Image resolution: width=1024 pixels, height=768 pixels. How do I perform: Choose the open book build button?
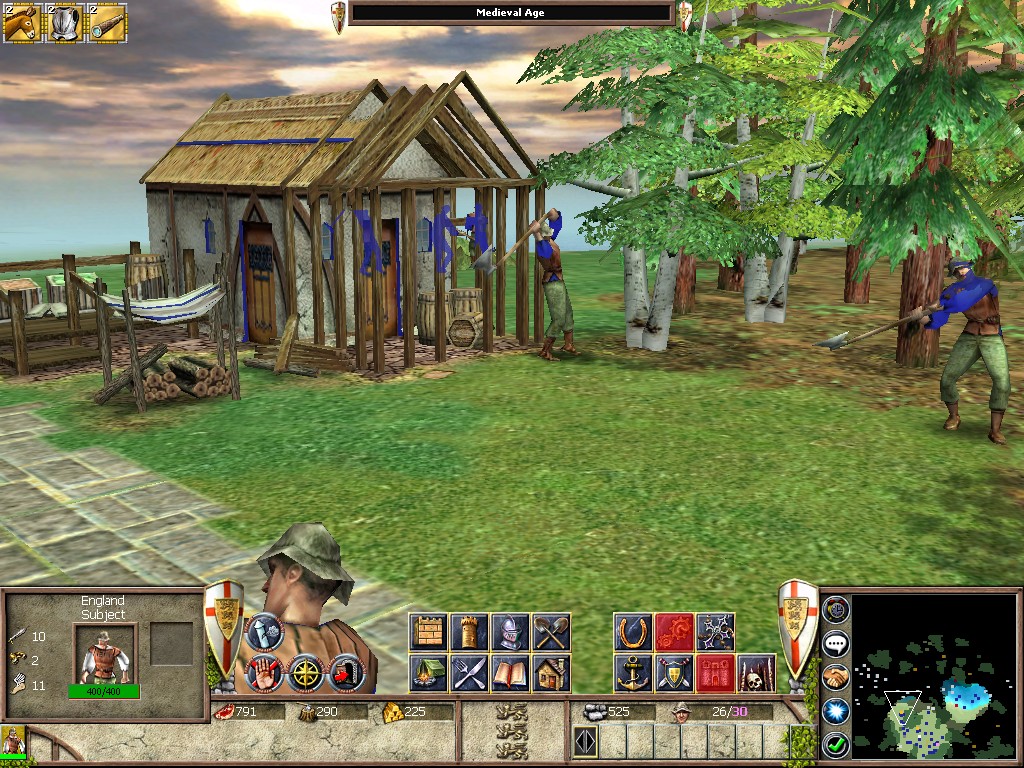click(510, 673)
